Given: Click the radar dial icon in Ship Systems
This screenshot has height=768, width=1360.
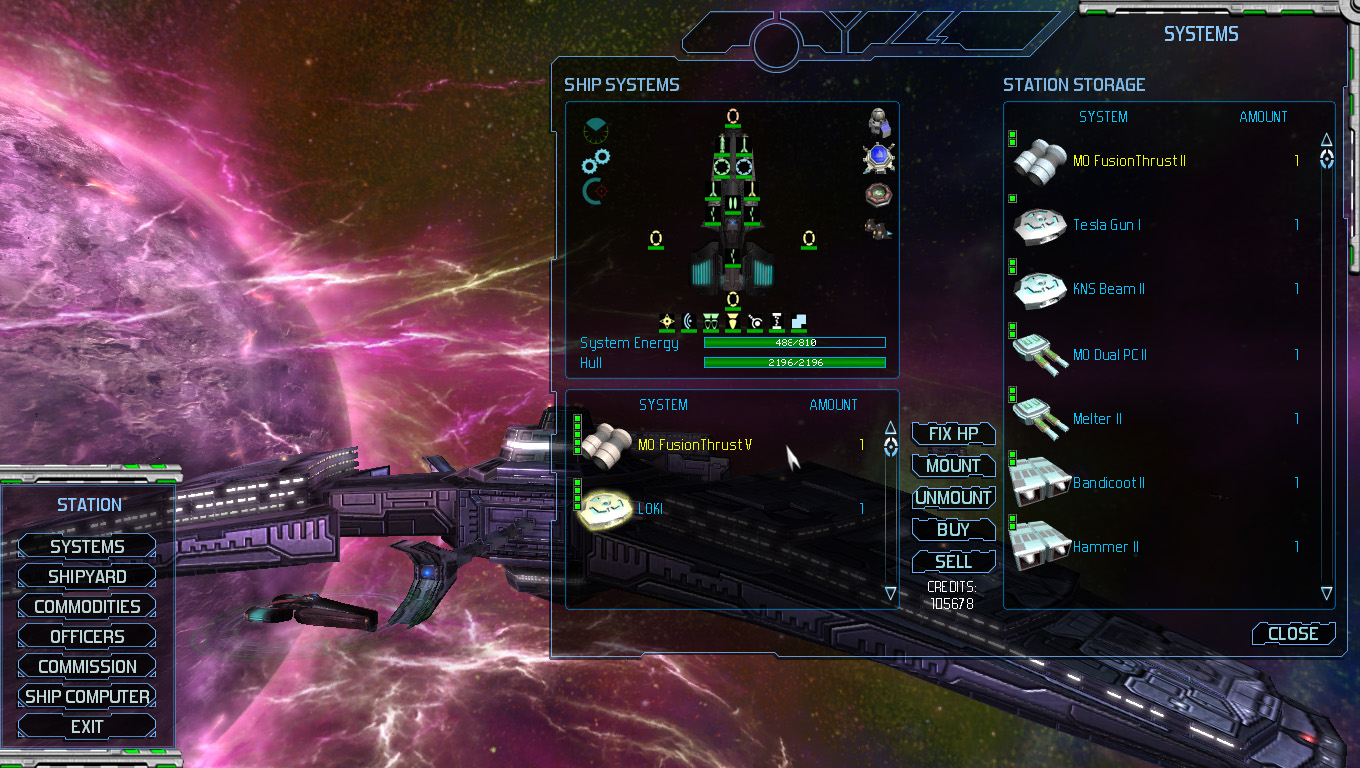Looking at the screenshot, I should pyautogui.click(x=596, y=130).
